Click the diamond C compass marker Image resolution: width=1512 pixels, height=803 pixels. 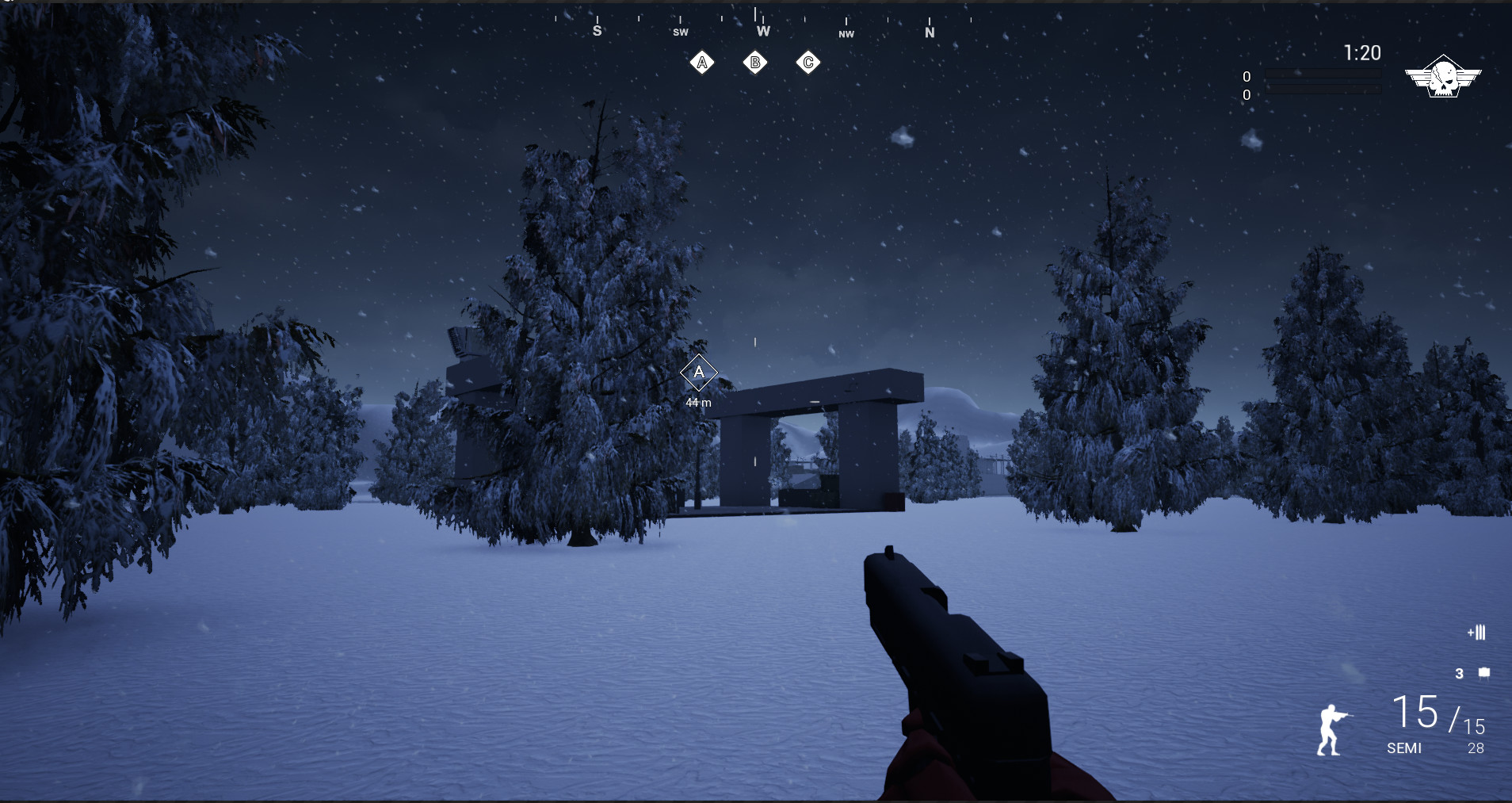coord(808,62)
